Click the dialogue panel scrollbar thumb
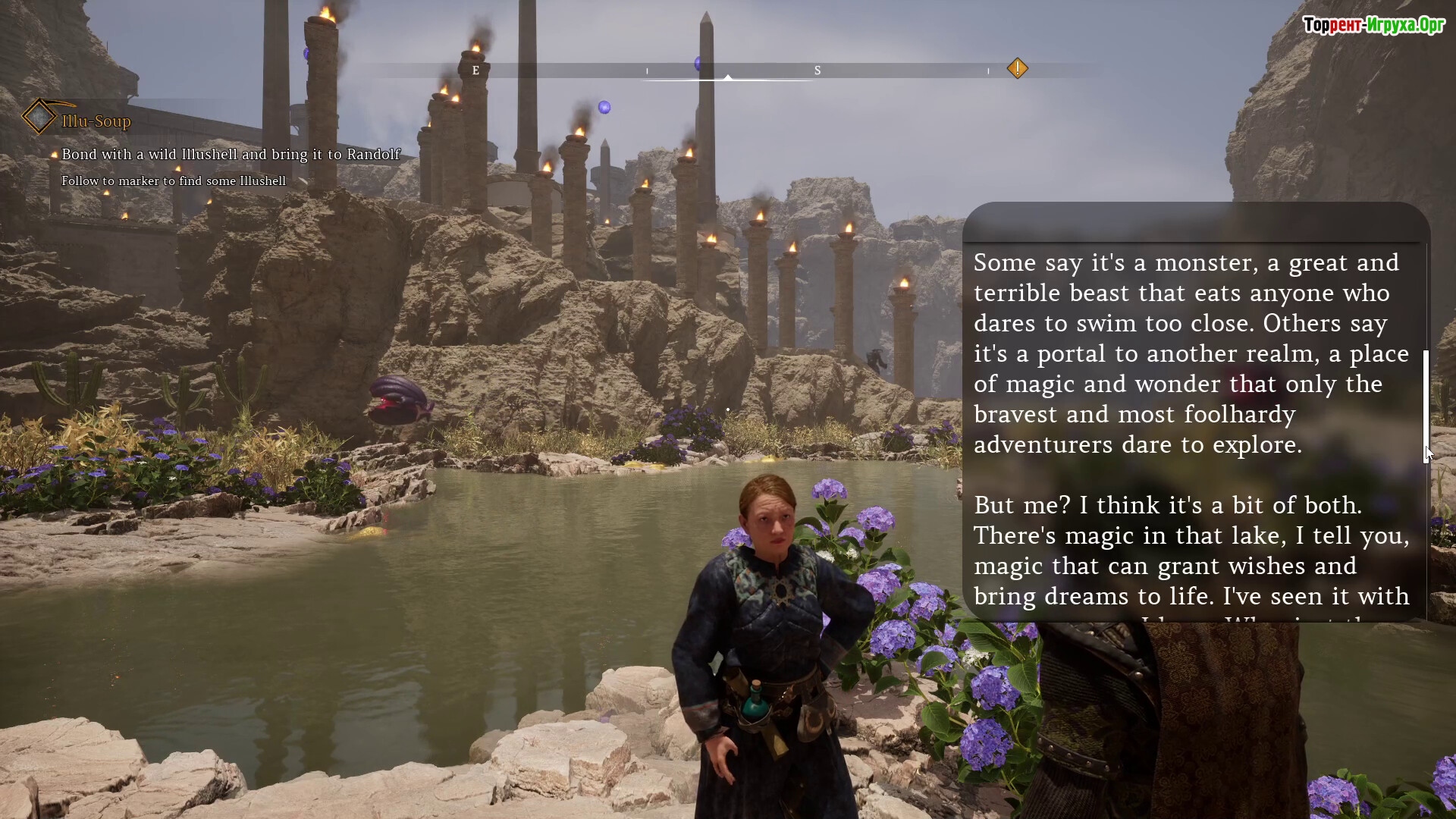This screenshot has width=1456, height=819. pyautogui.click(x=1426, y=406)
